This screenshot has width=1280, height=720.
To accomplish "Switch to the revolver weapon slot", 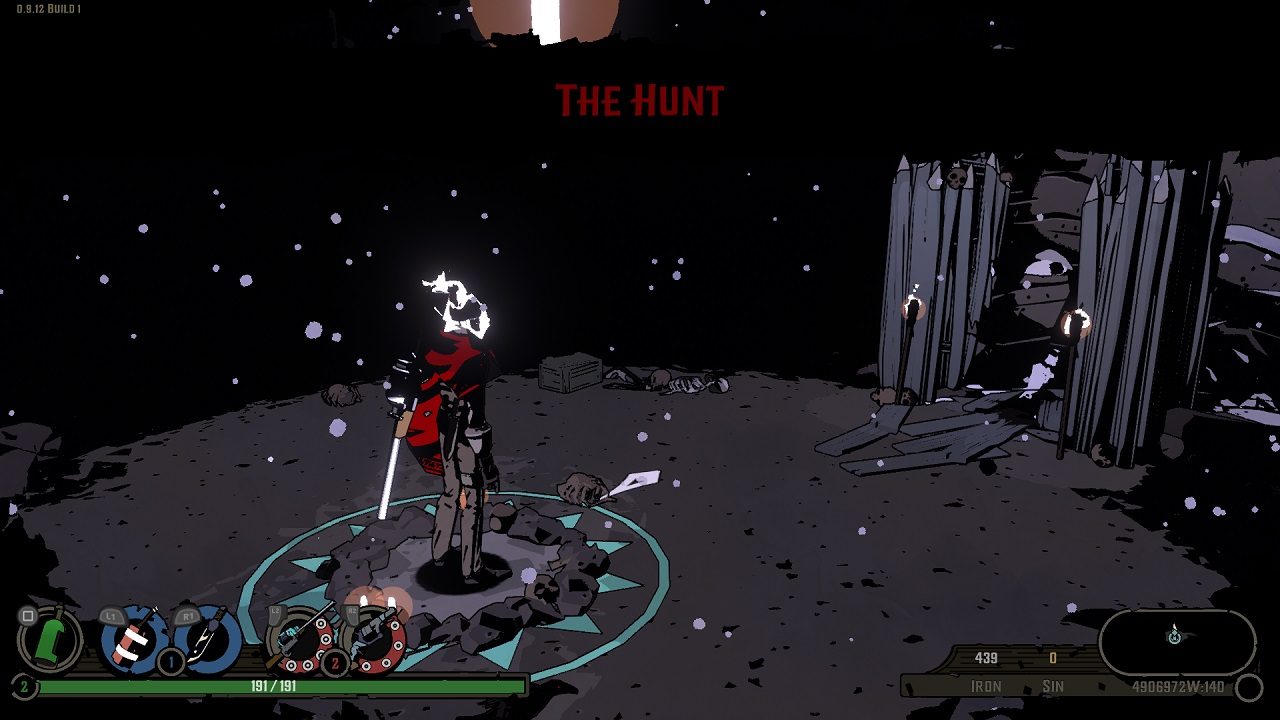I will [373, 640].
